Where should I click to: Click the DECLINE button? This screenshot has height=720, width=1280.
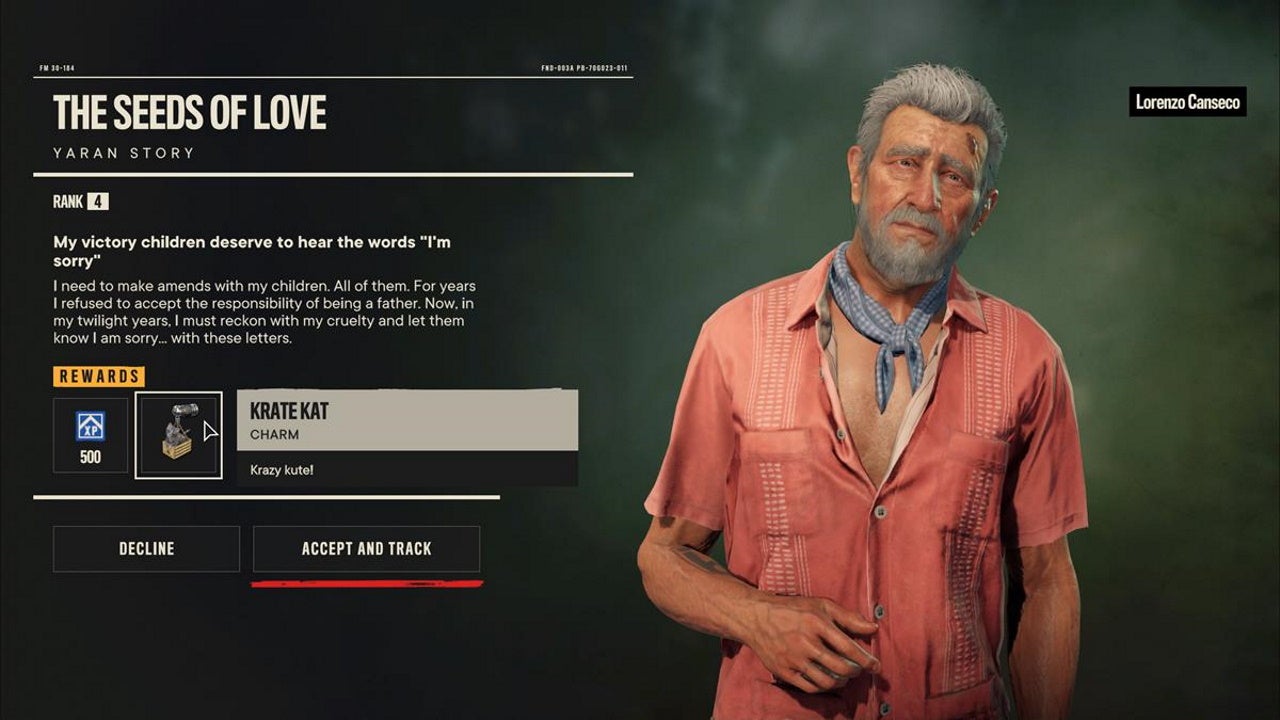[x=145, y=548]
